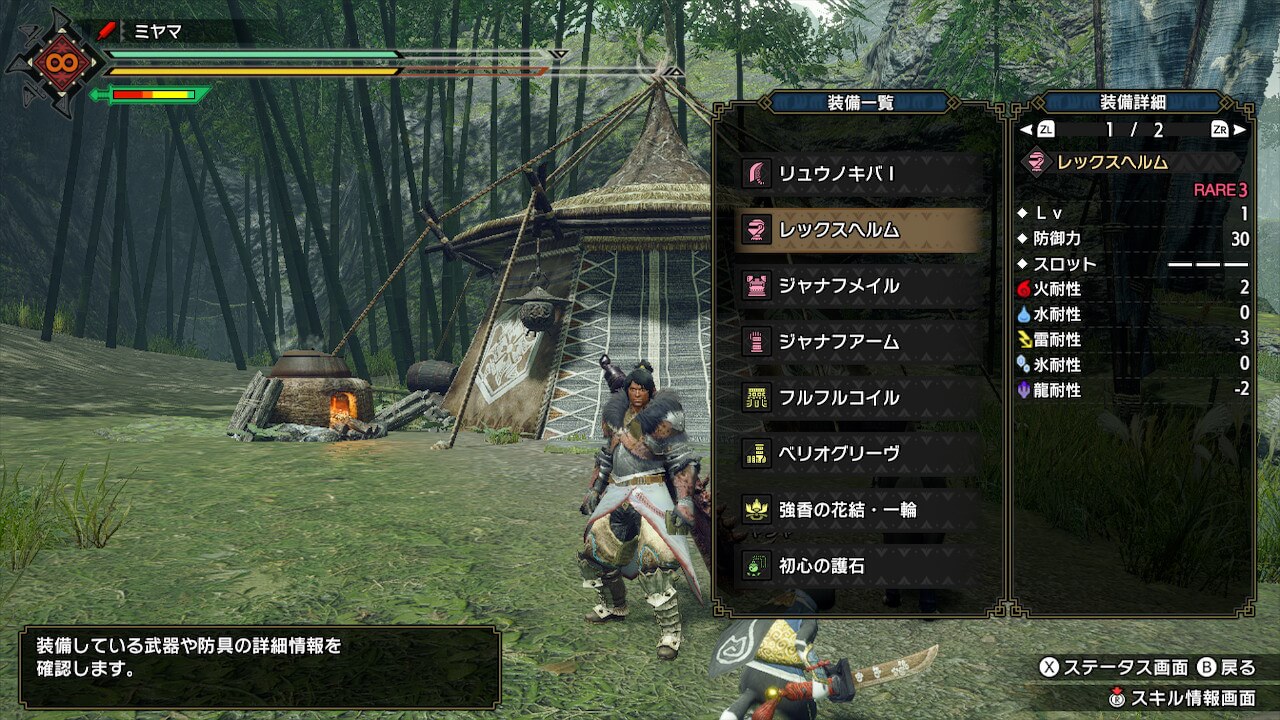
Task: Choose the 初心の護石 talisman entry
Action: pos(858,566)
